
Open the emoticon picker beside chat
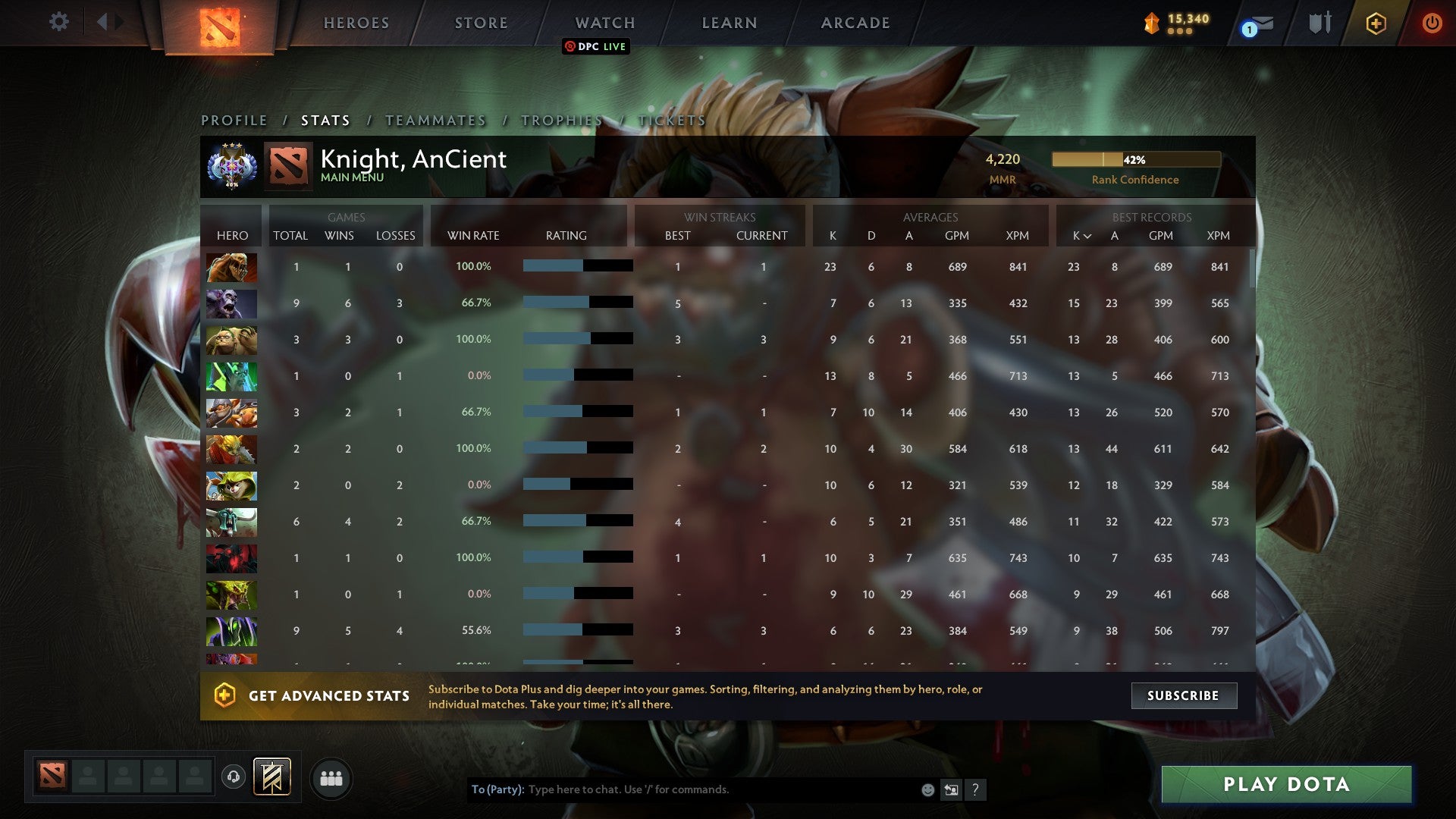(x=927, y=789)
